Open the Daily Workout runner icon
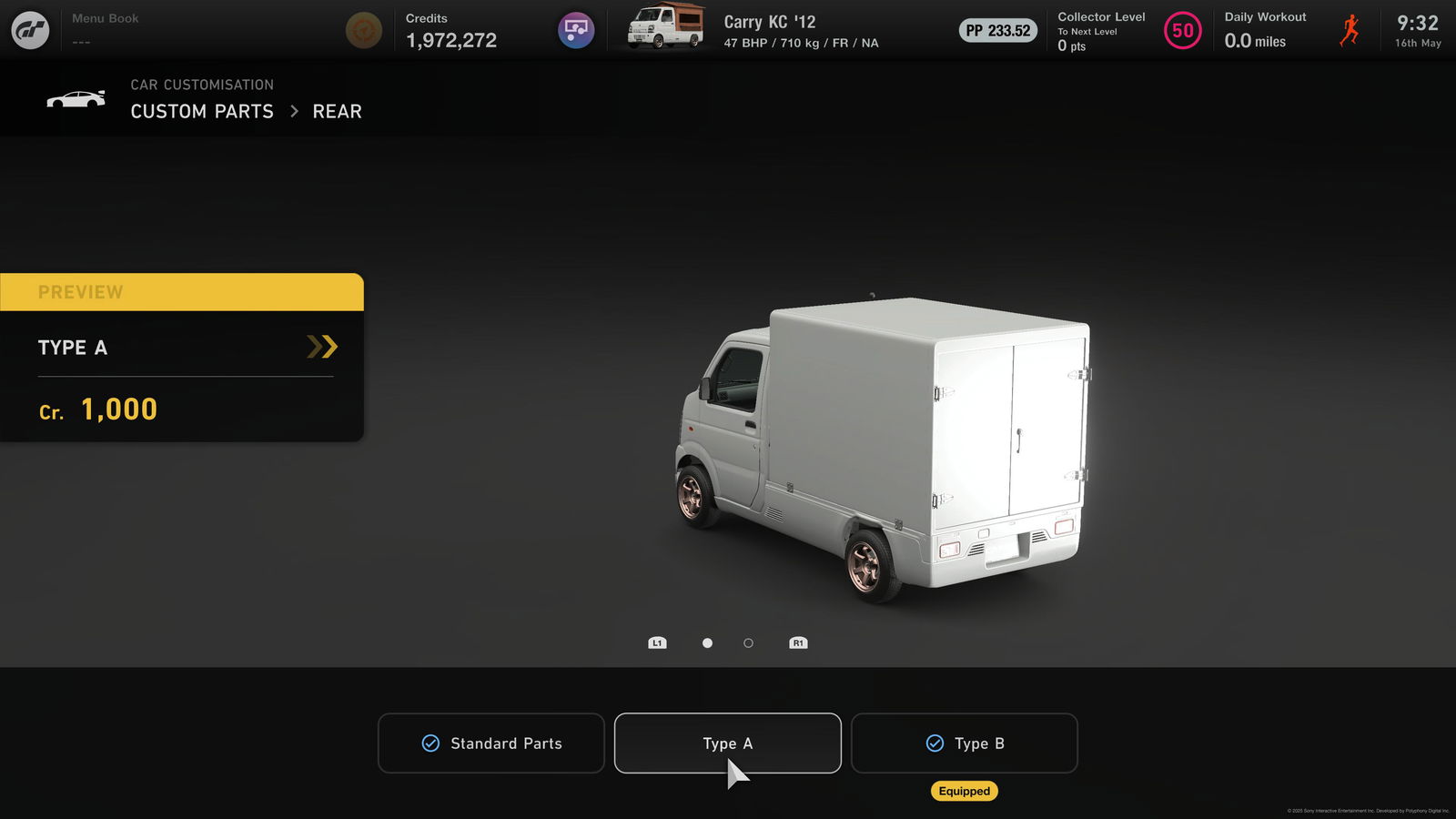1456x819 pixels. (1350, 30)
